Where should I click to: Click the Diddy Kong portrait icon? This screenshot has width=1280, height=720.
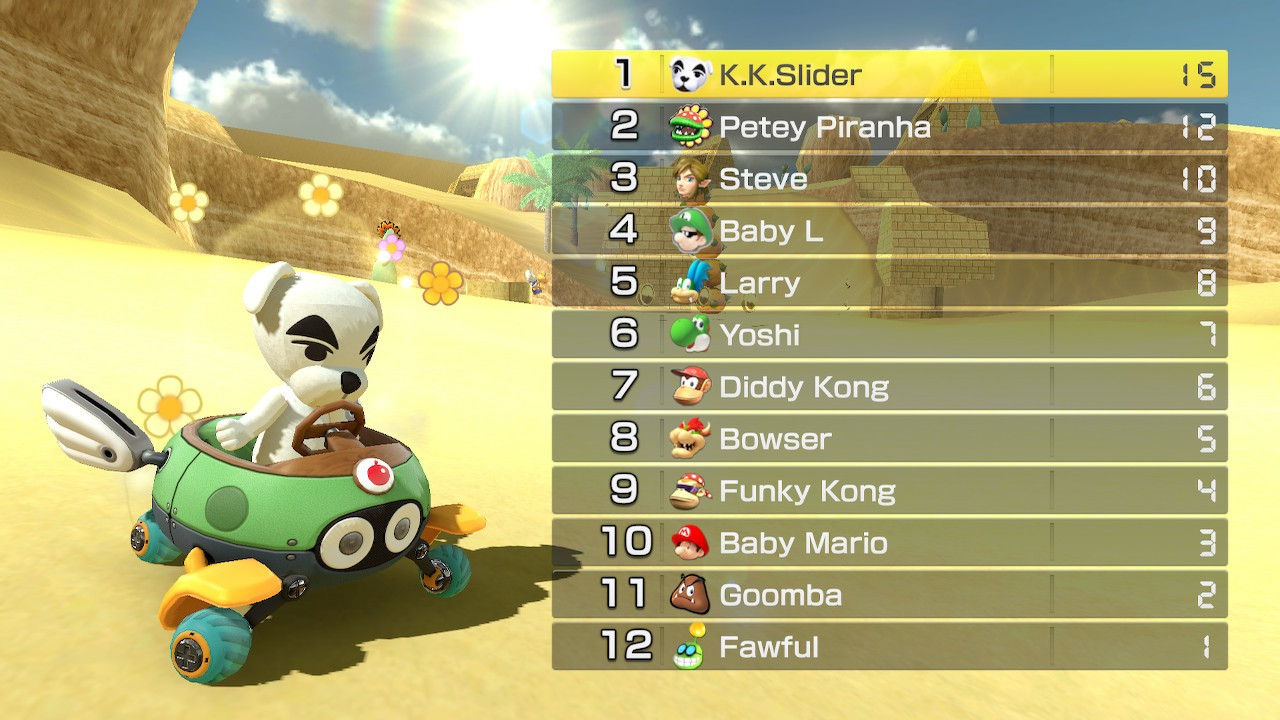pyautogui.click(x=692, y=387)
